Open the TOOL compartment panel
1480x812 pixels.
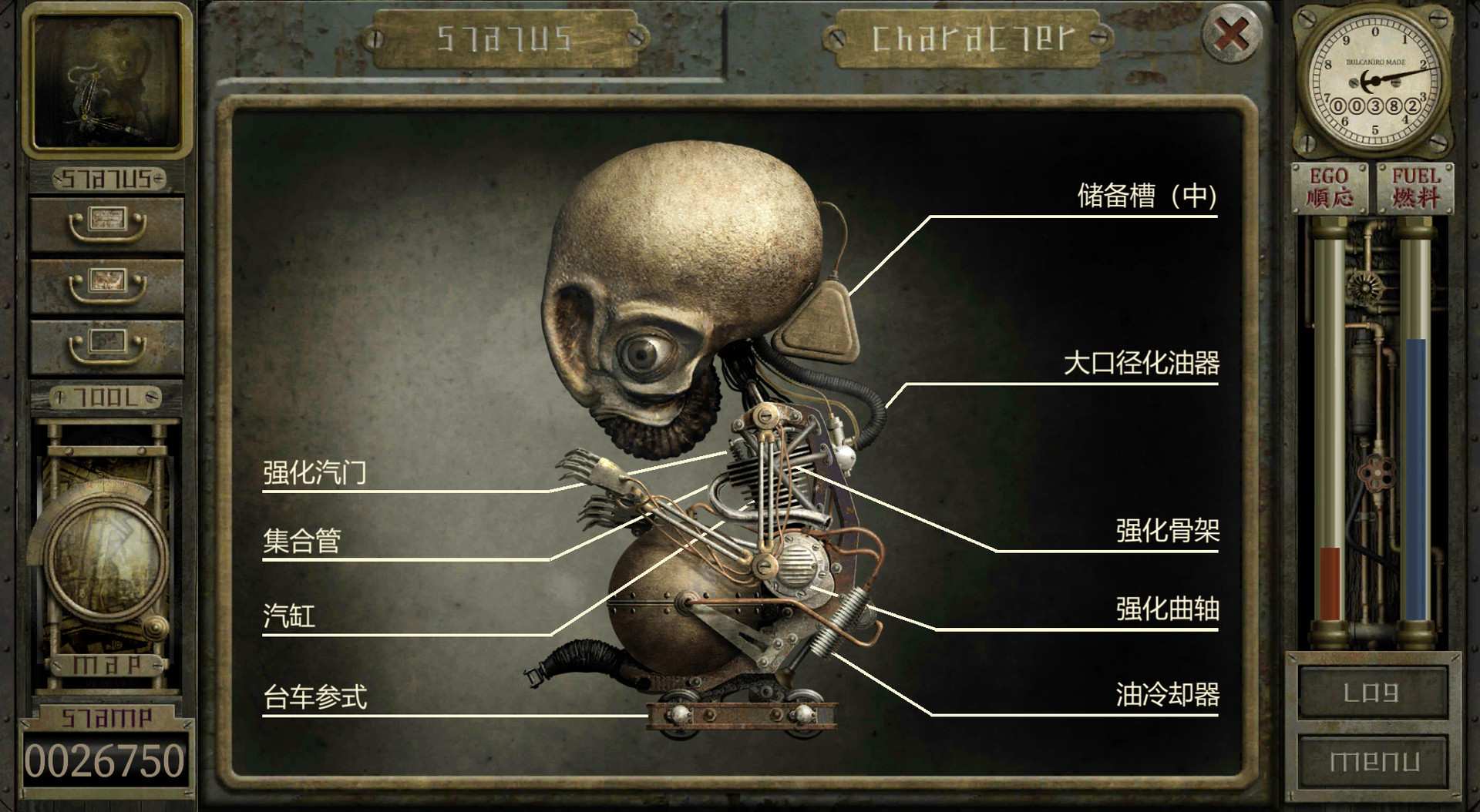pyautogui.click(x=106, y=398)
